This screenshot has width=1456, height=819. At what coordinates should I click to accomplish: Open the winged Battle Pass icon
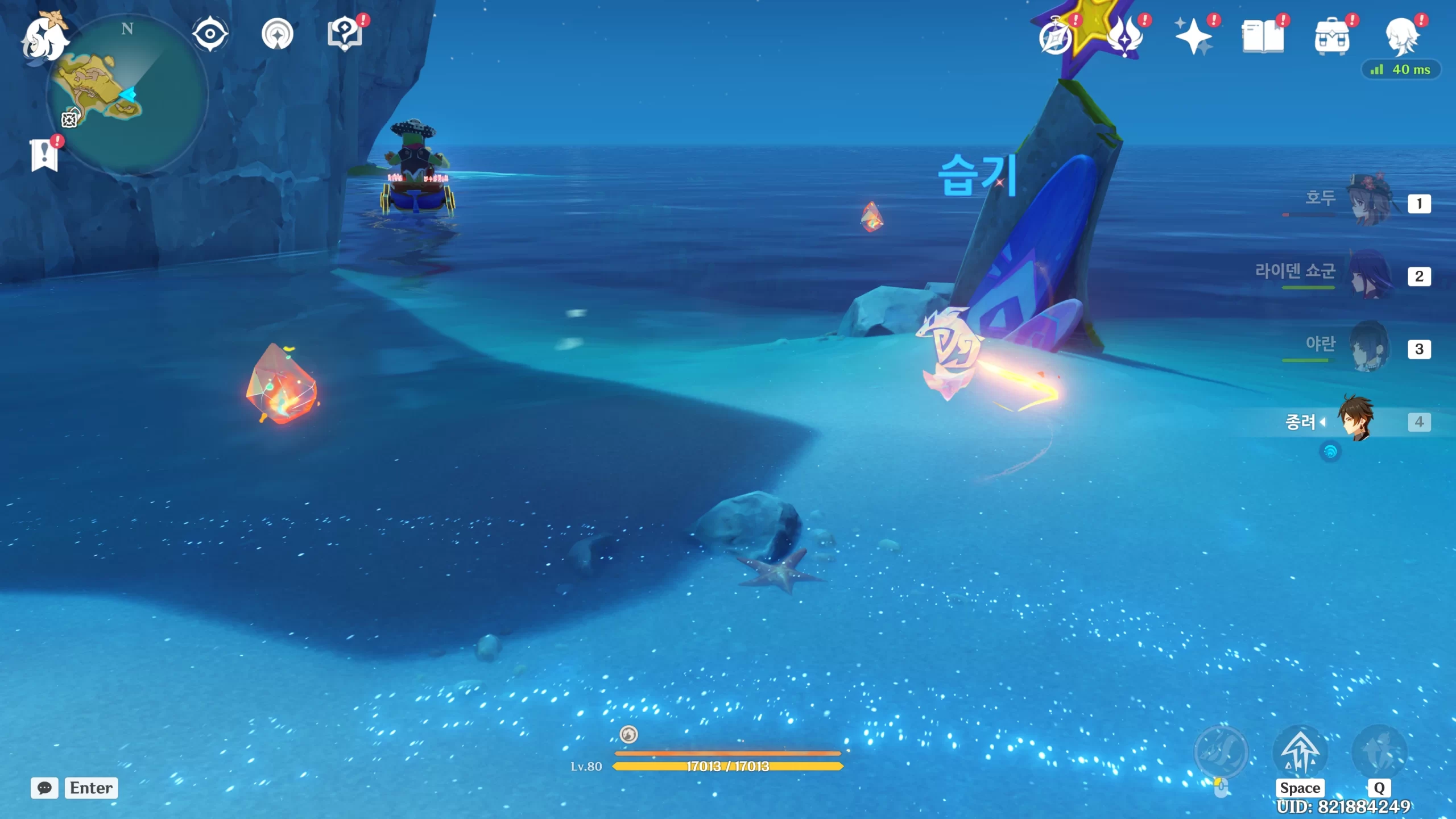[1124, 38]
